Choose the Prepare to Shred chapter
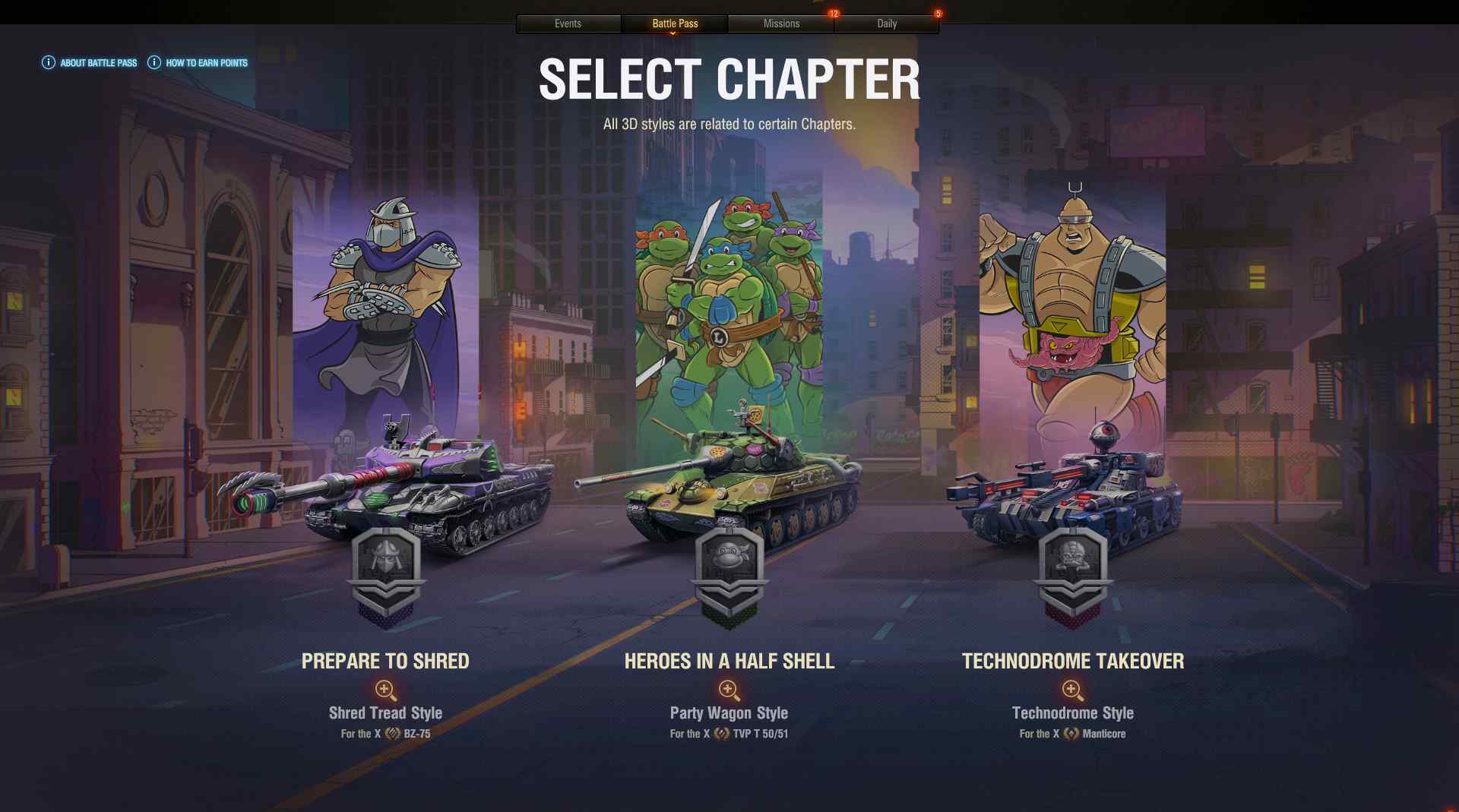 [385, 661]
